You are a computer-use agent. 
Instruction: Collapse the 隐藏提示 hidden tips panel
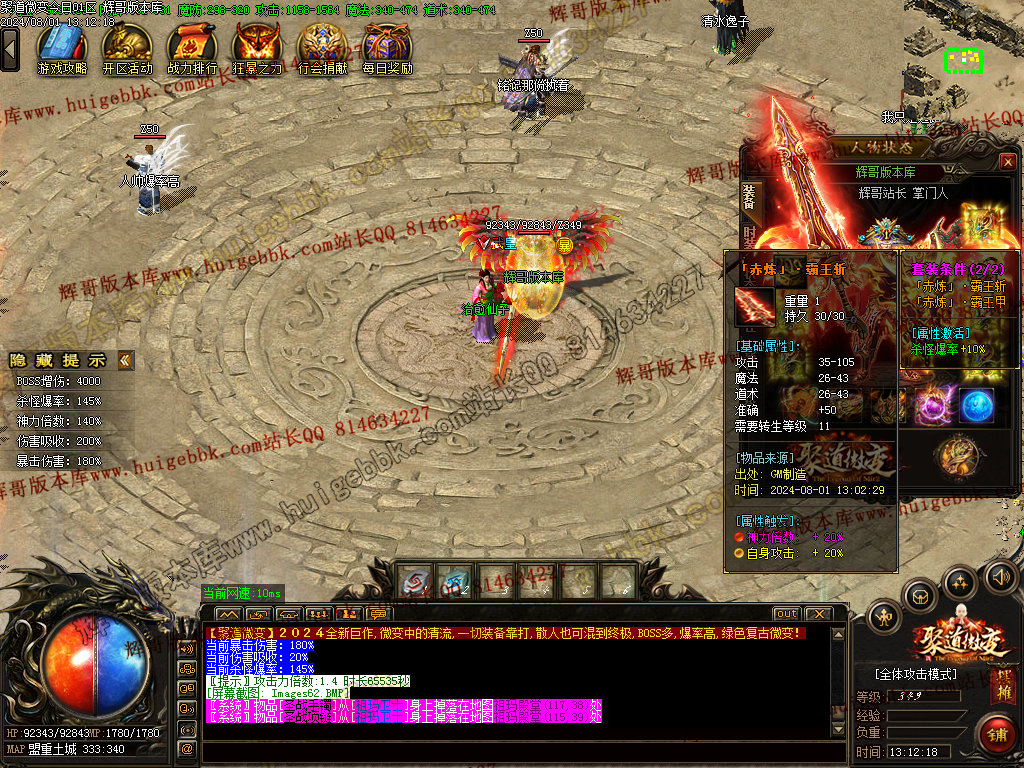125,360
